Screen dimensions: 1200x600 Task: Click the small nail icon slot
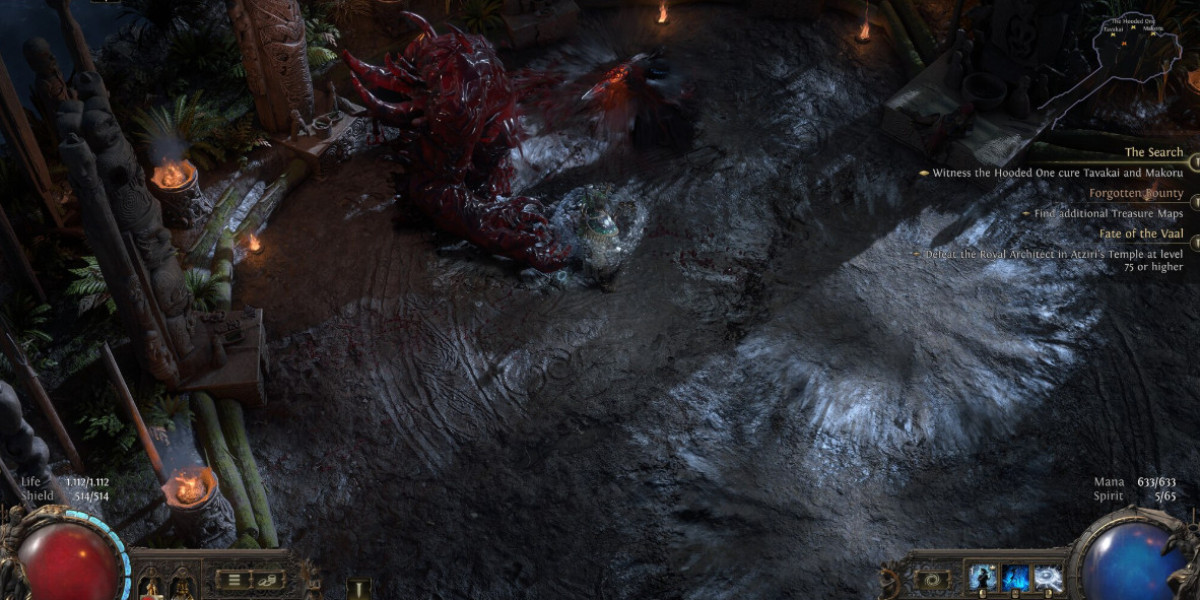tap(357, 586)
